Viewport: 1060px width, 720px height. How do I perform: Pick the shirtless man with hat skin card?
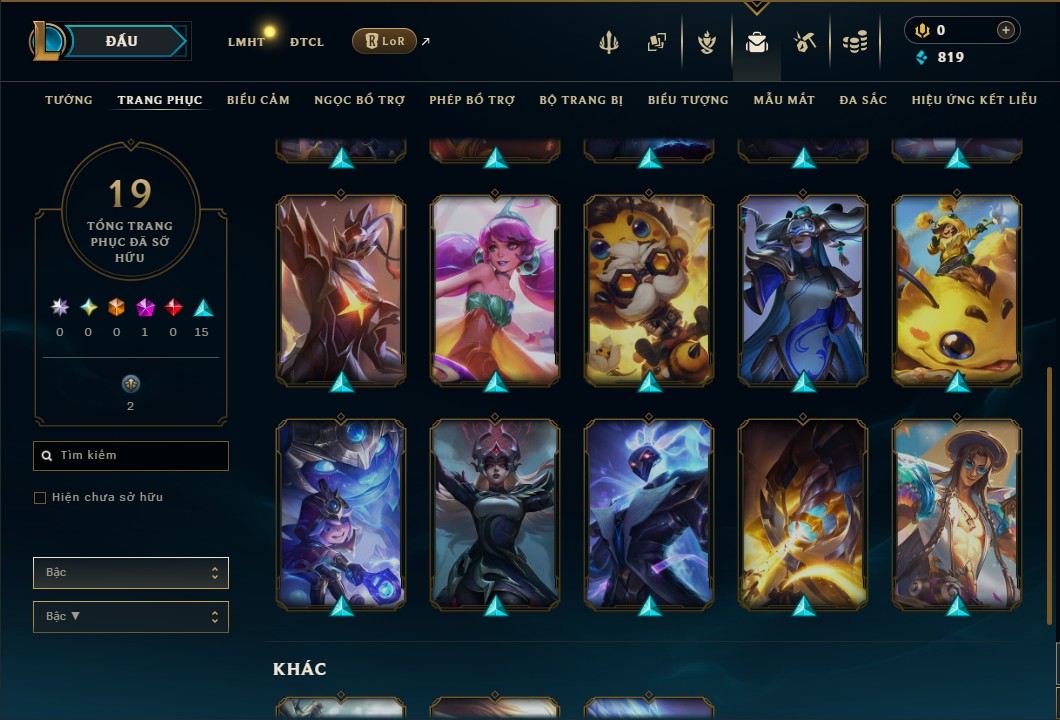[957, 513]
